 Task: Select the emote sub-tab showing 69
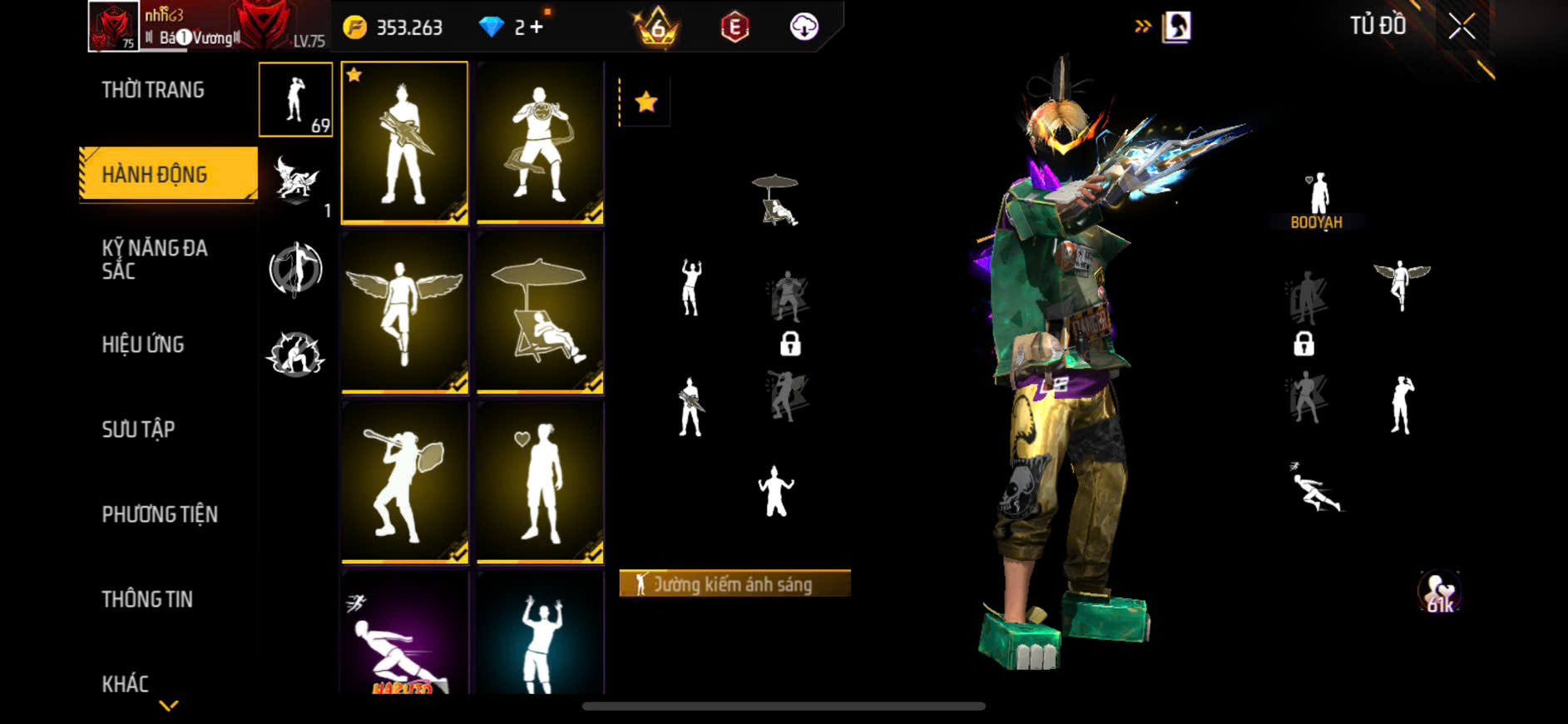click(x=295, y=100)
